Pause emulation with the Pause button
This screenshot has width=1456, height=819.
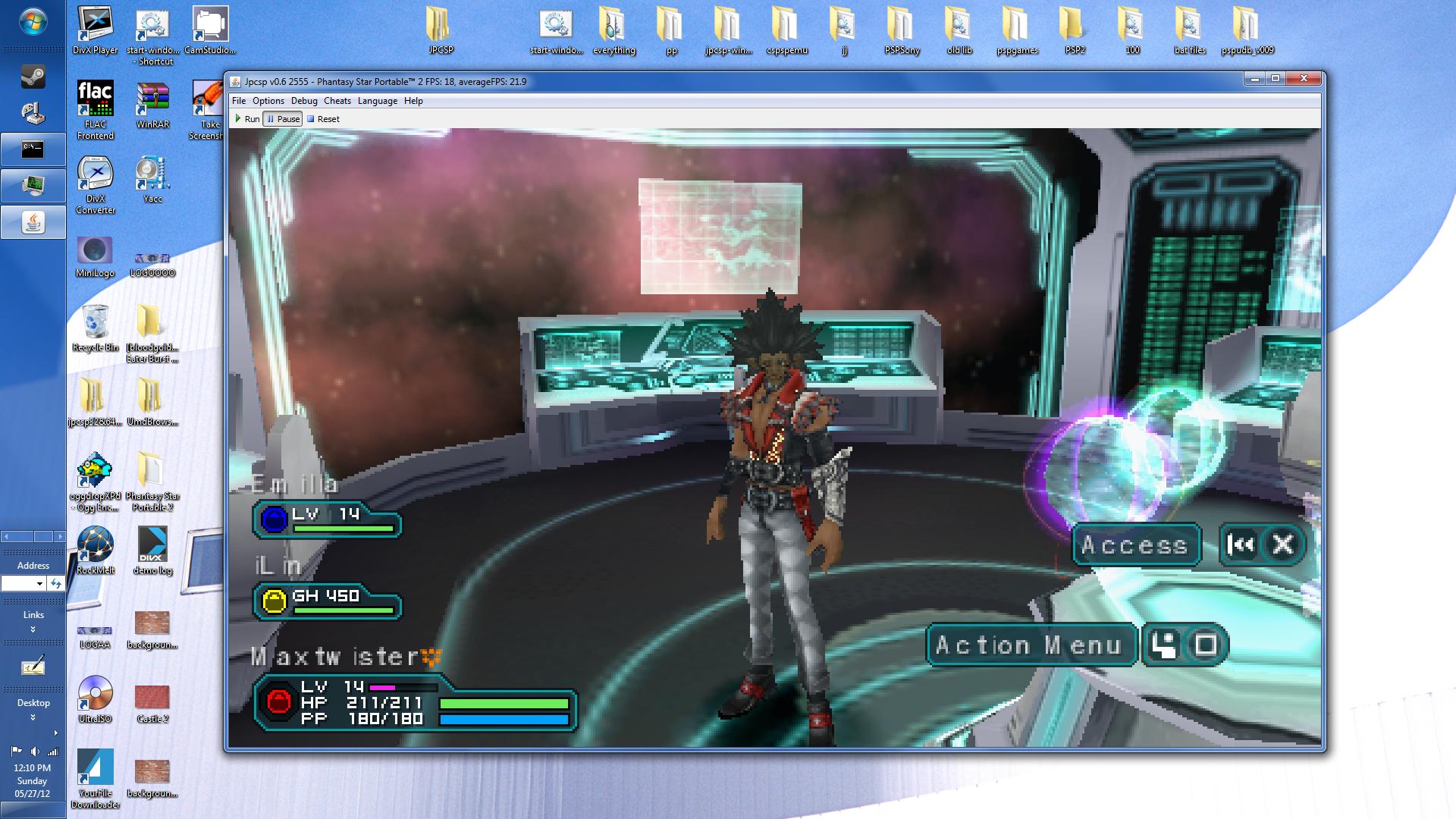tap(283, 119)
